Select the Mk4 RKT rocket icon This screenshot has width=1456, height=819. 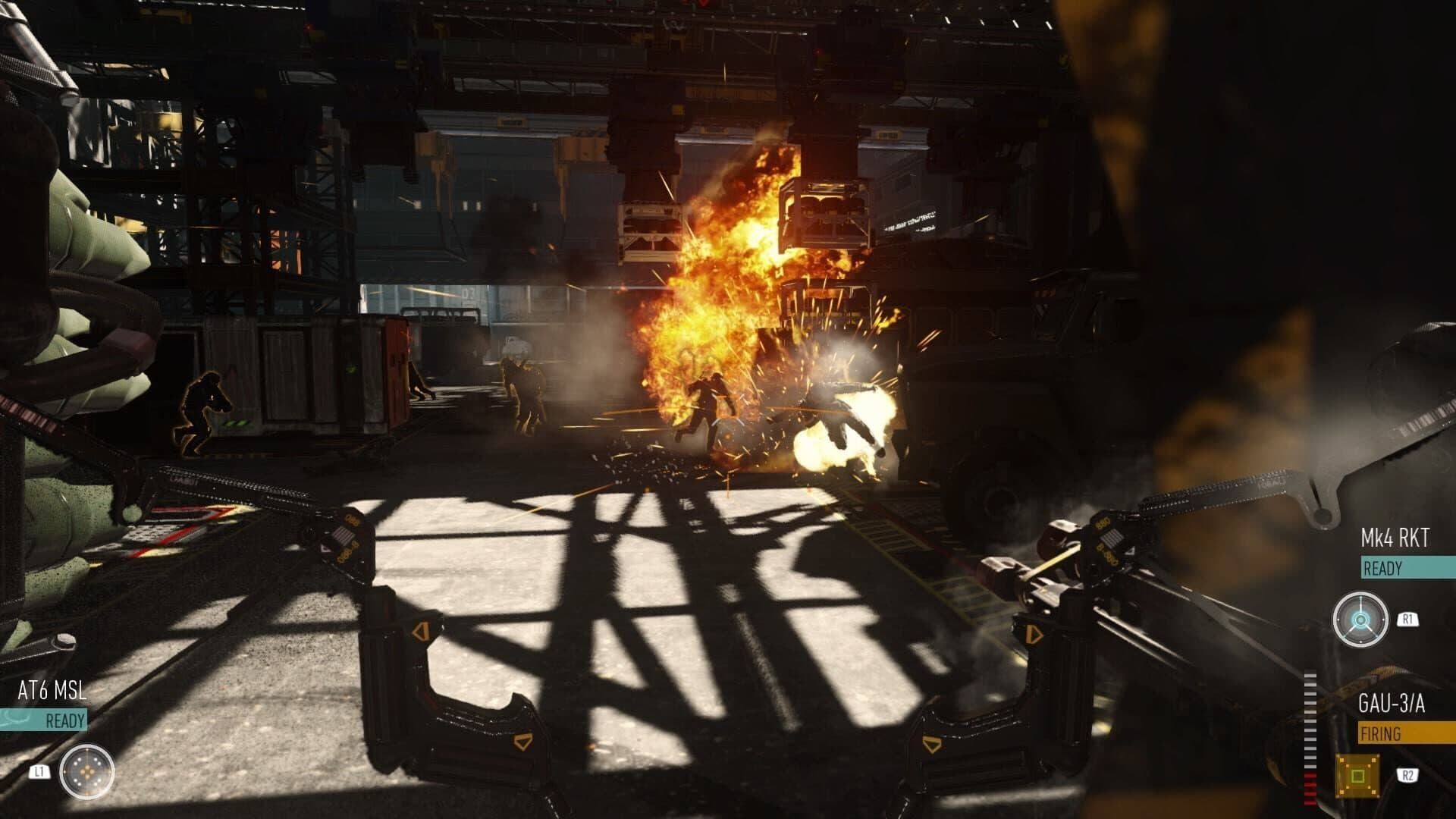click(1360, 620)
